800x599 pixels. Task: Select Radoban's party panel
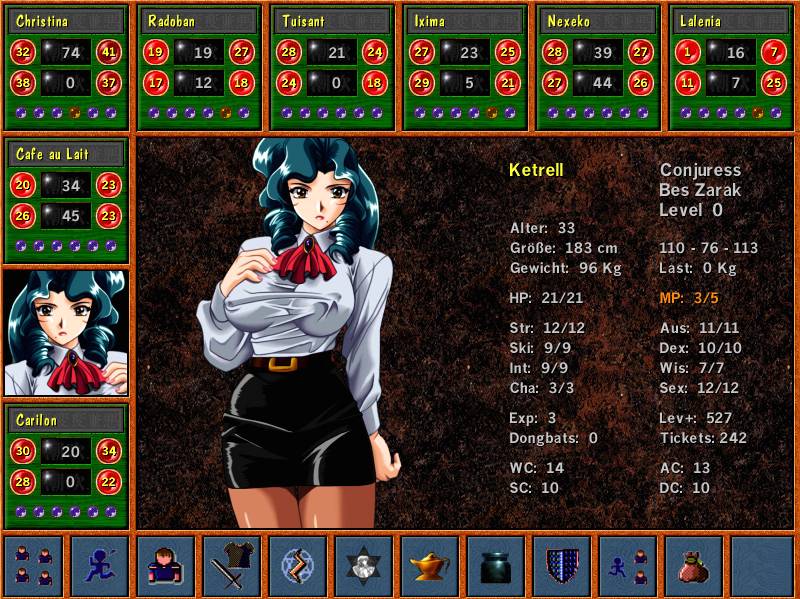coord(198,67)
